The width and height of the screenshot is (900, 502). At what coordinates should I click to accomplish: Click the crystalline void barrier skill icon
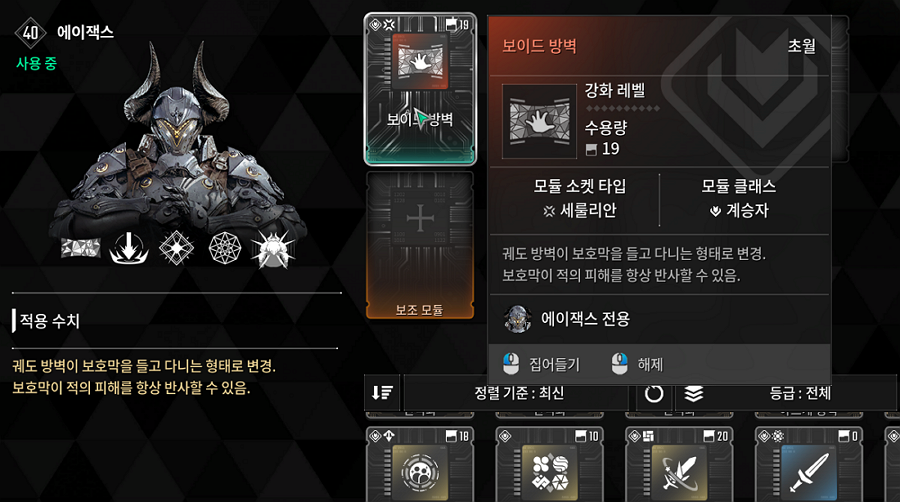82,249
